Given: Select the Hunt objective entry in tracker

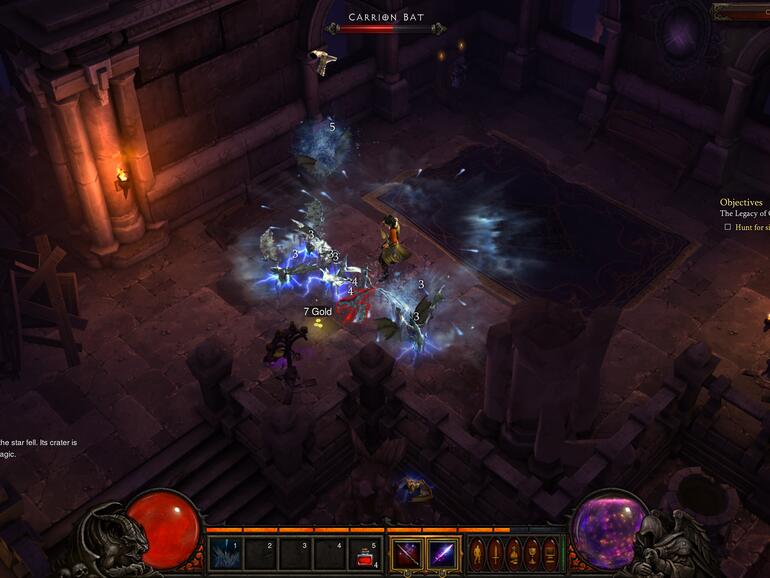Looking at the screenshot, I should point(751,227).
